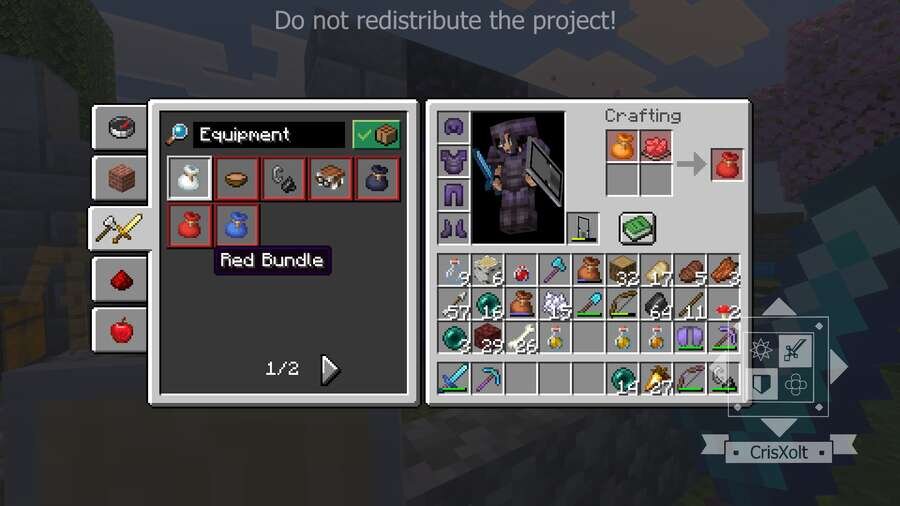Switch to the Equipment sword-and-axe tab

point(120,229)
